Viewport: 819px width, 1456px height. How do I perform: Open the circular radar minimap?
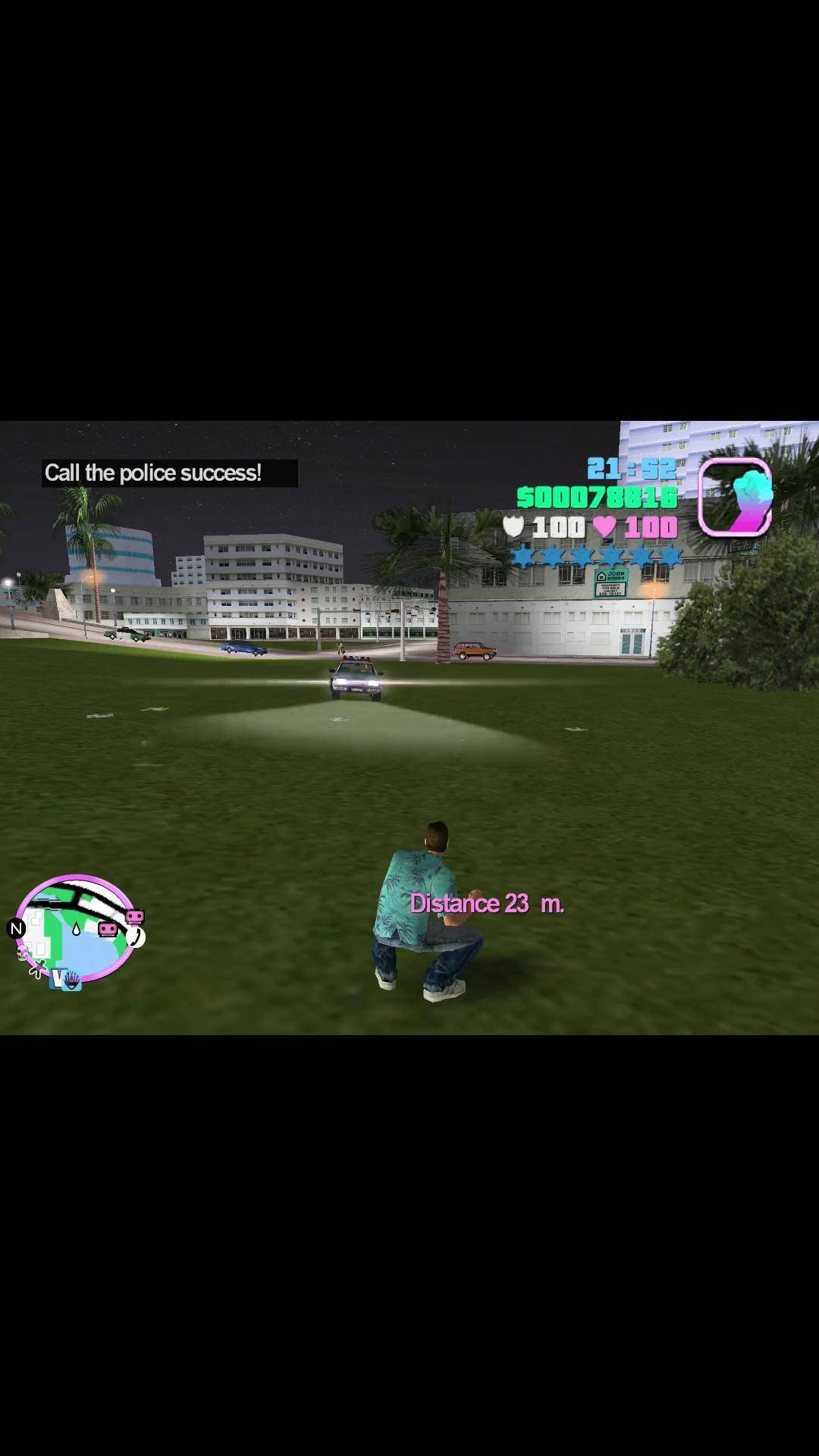pyautogui.click(x=74, y=929)
